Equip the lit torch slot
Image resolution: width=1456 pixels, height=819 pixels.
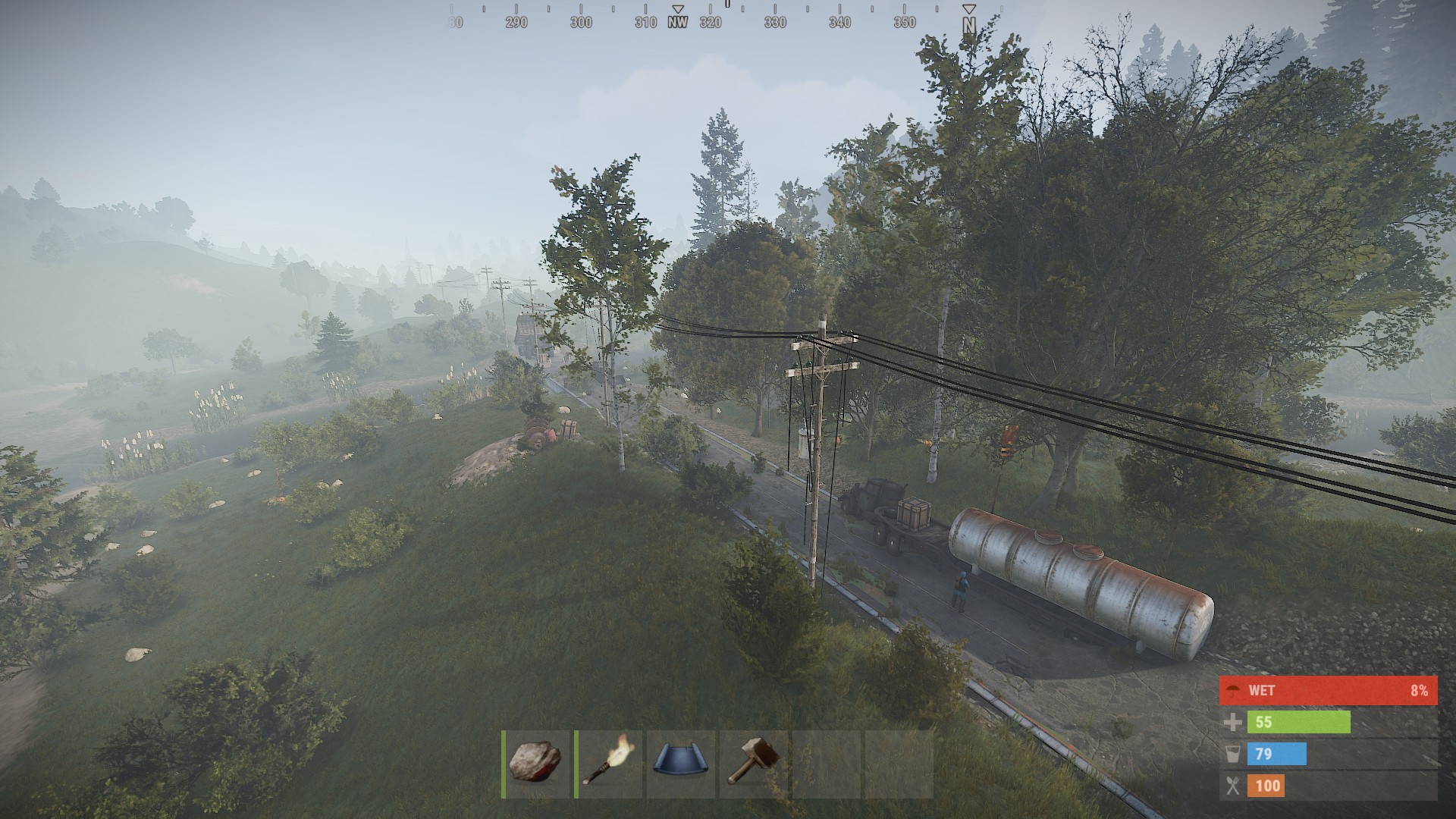(x=608, y=763)
